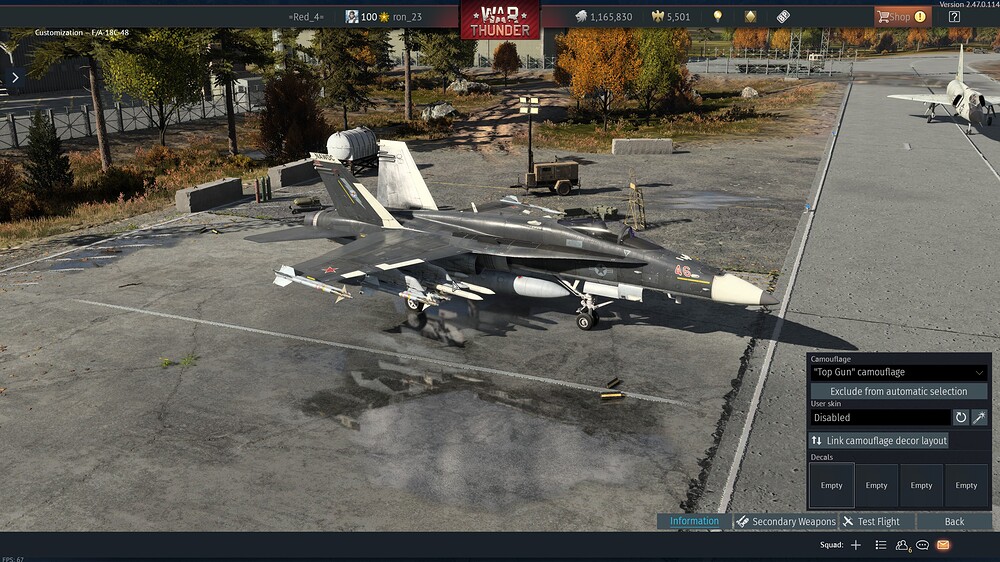The image size is (1000, 562).
Task: Start a Test Flight
Action: click(x=870, y=521)
